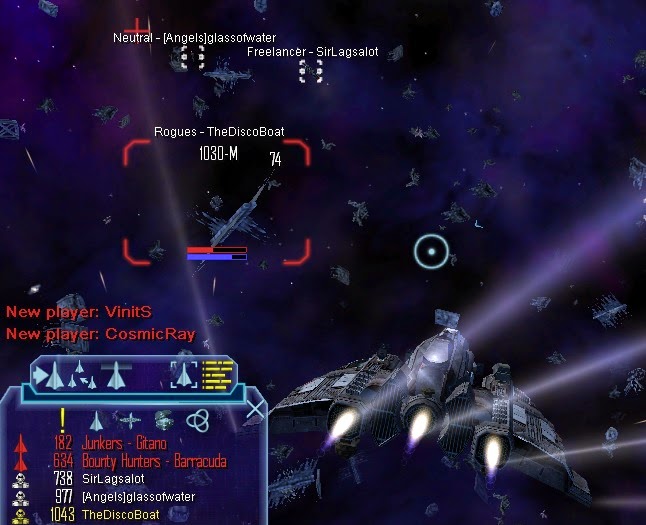The height and width of the screenshot is (525, 646).
Task: Filter contact list by stations
Action: (130, 420)
